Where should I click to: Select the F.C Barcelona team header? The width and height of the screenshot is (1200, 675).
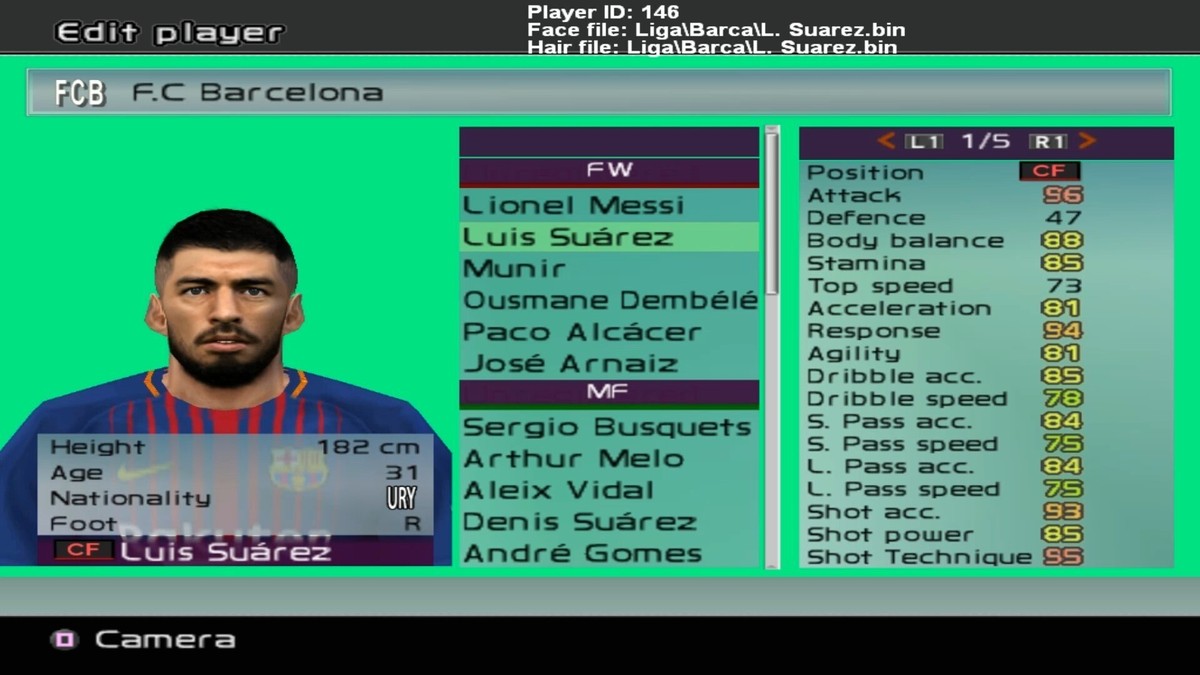pyautogui.click(x=598, y=93)
